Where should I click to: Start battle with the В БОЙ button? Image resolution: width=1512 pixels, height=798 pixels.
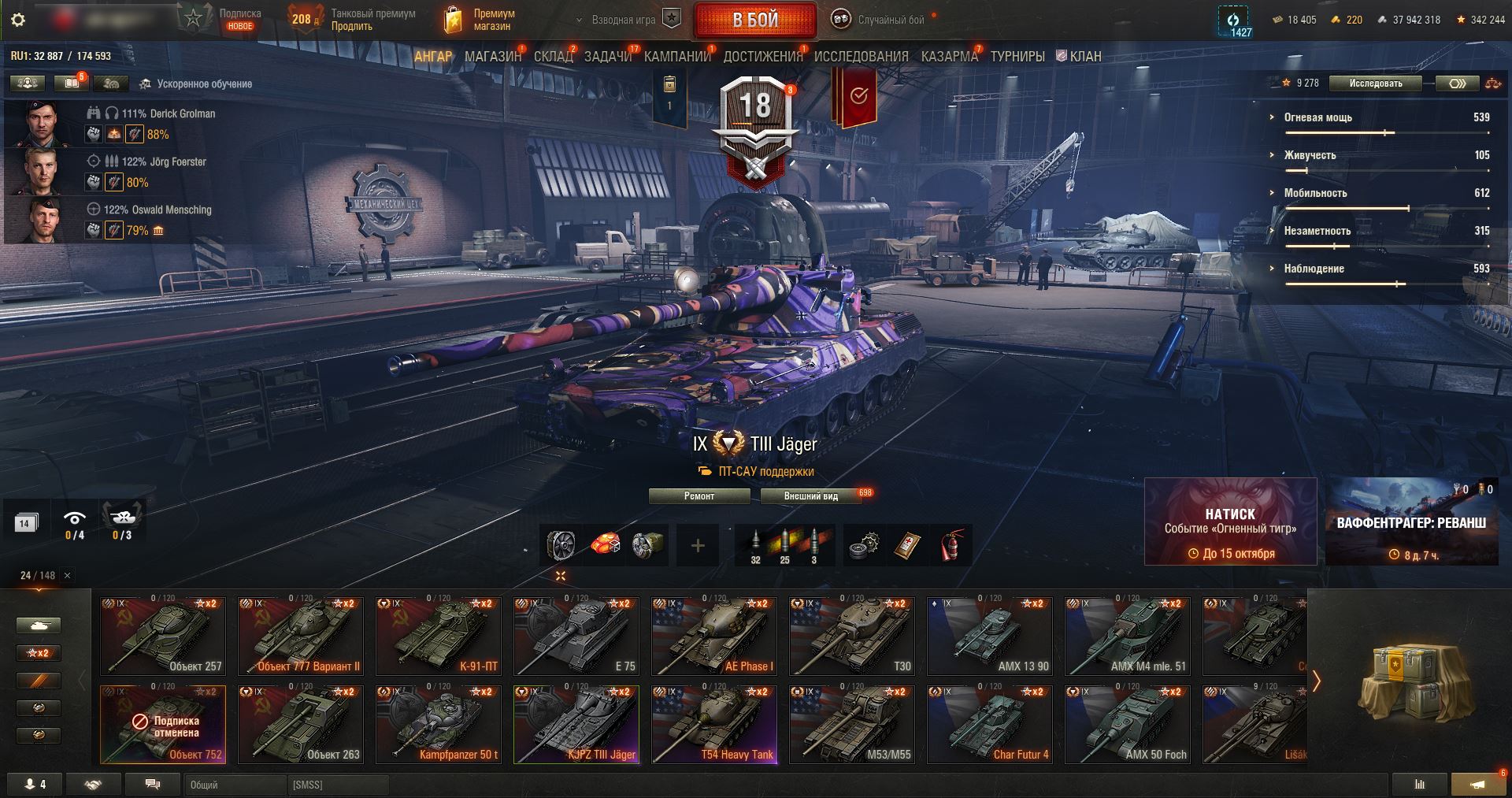click(754, 20)
